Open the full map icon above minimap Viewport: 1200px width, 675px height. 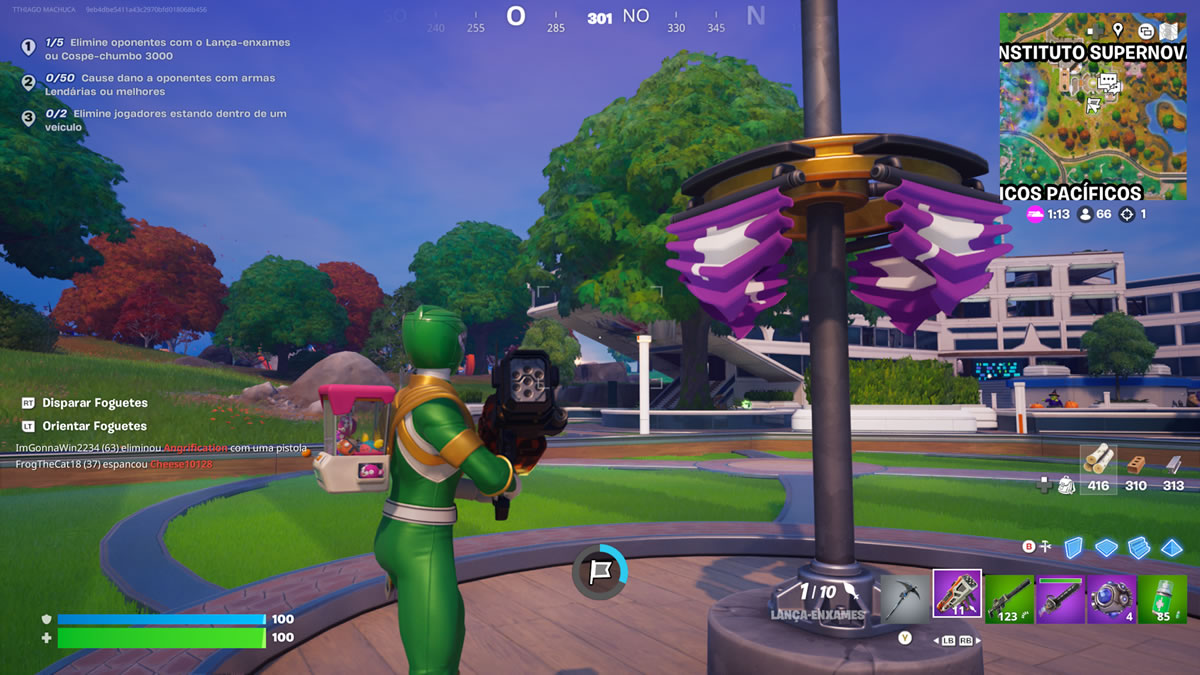coord(1168,30)
